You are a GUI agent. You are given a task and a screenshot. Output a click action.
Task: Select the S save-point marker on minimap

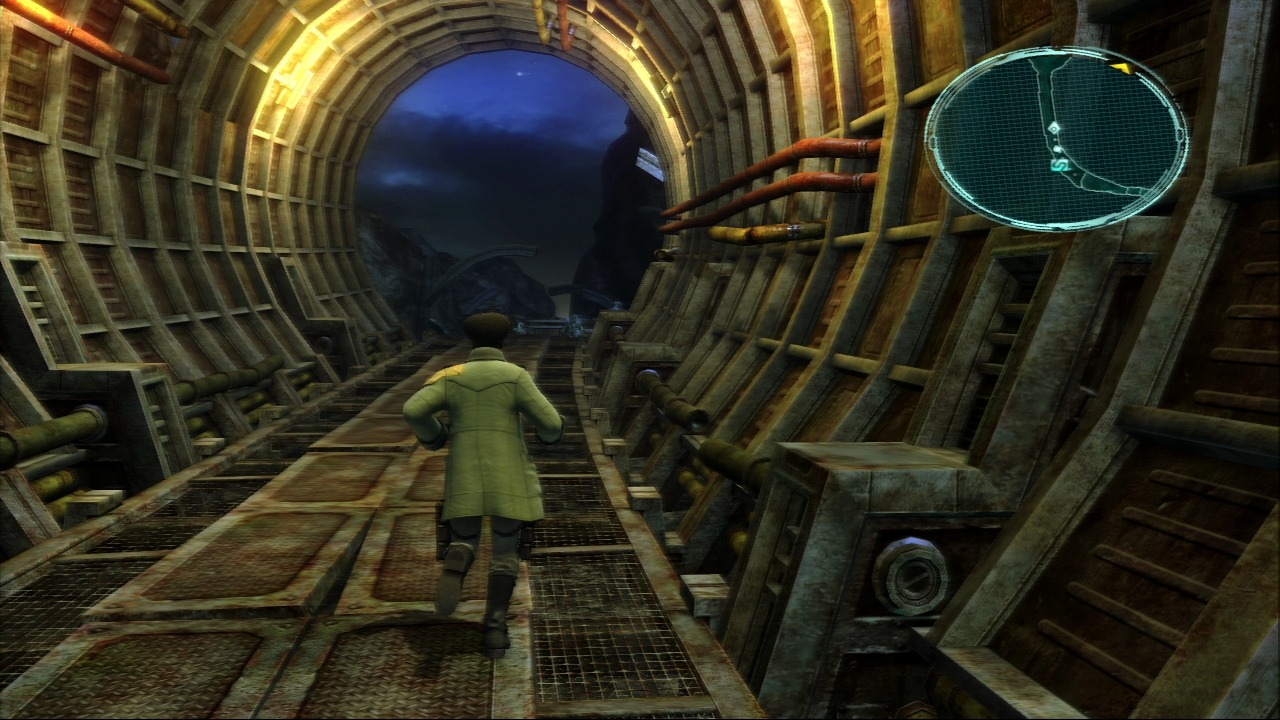tap(1059, 163)
